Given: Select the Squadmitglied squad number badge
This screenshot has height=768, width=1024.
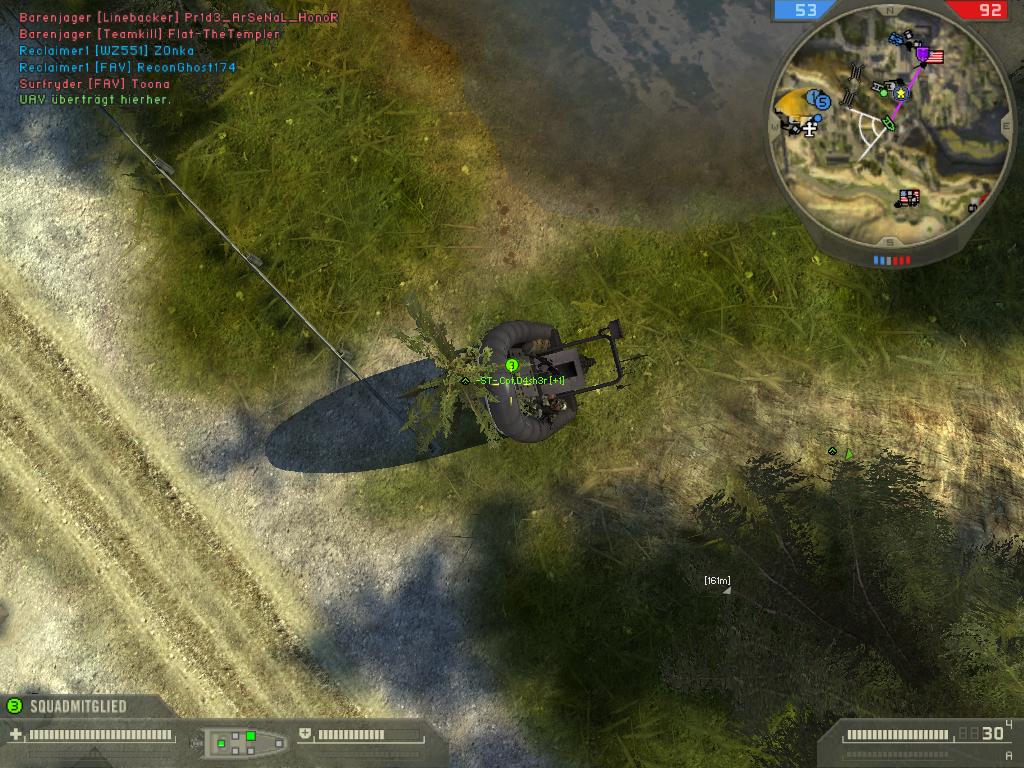Looking at the screenshot, I should [x=14, y=706].
